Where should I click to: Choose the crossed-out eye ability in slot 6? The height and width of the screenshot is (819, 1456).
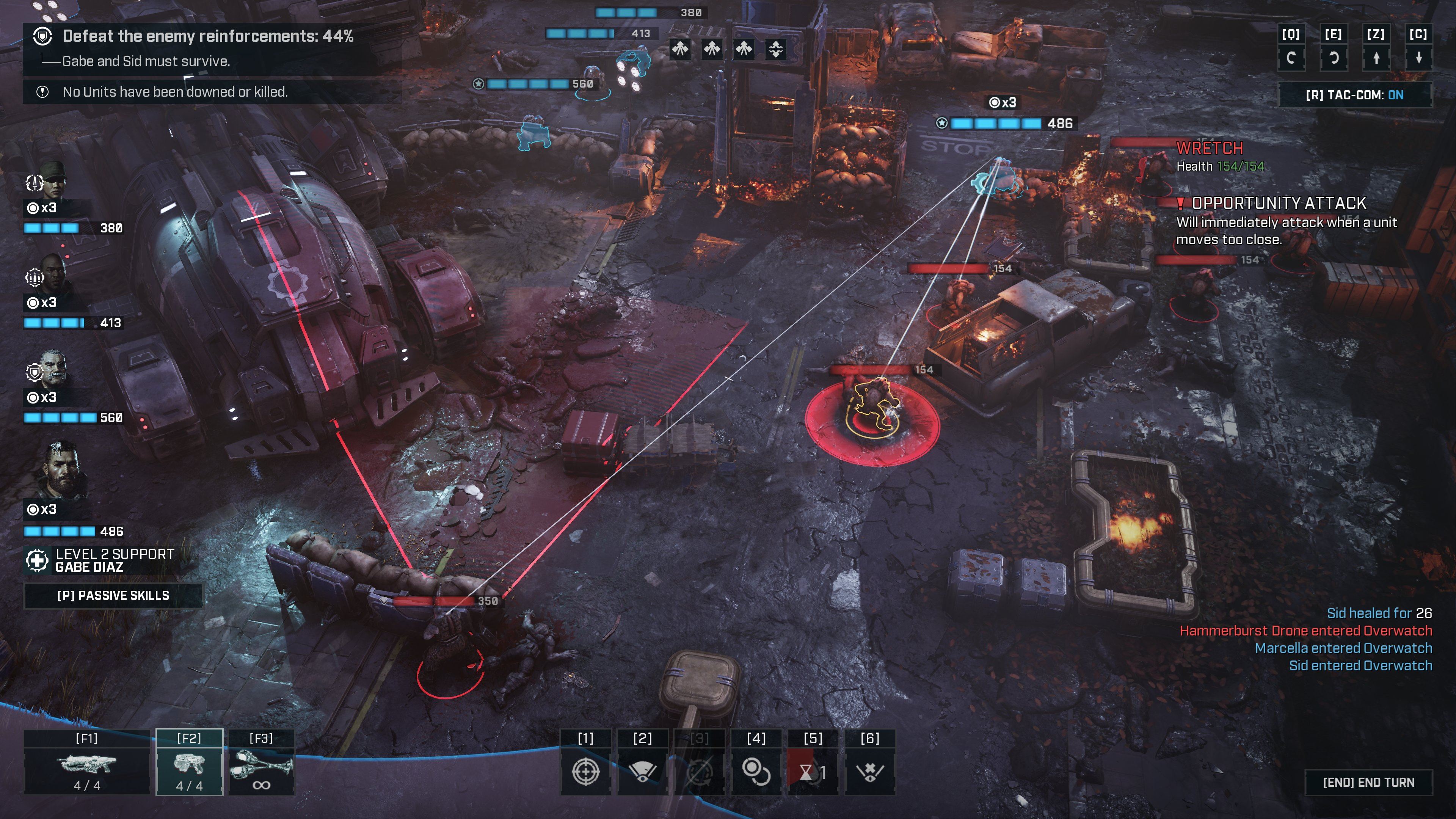pyautogui.click(x=870, y=771)
